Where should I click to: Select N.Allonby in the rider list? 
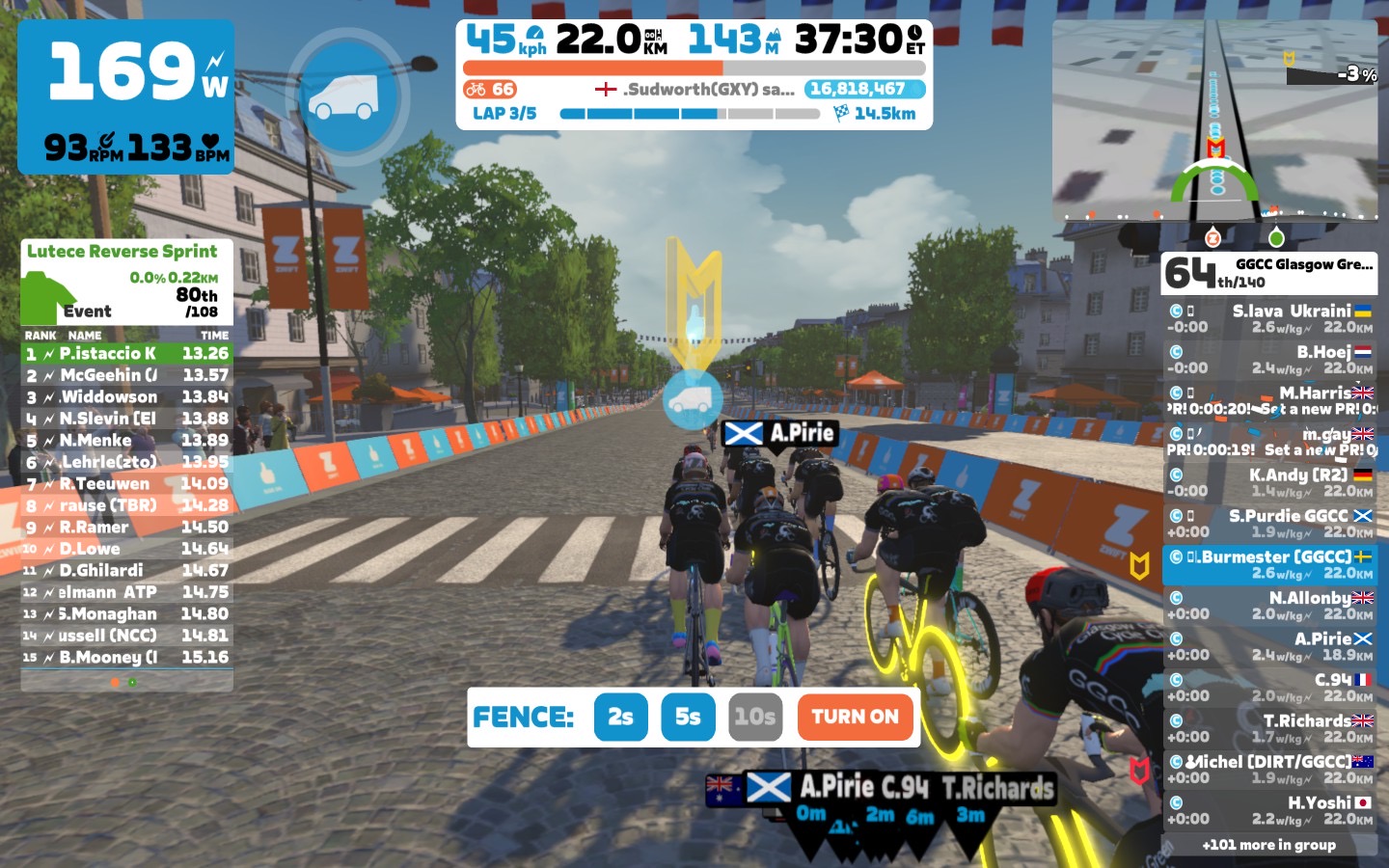coord(1269,606)
